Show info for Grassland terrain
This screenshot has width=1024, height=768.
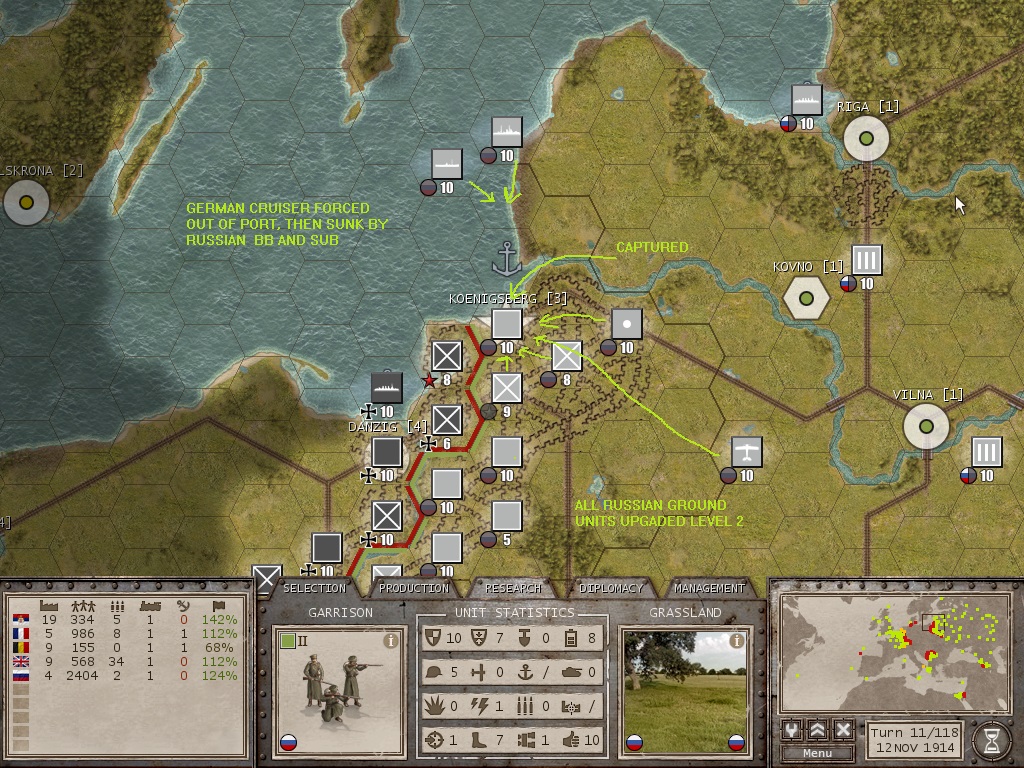(737, 641)
